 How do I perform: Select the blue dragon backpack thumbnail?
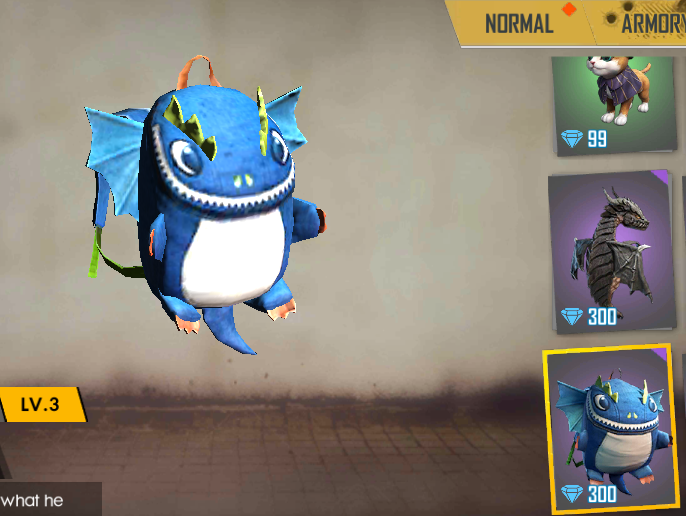point(609,428)
